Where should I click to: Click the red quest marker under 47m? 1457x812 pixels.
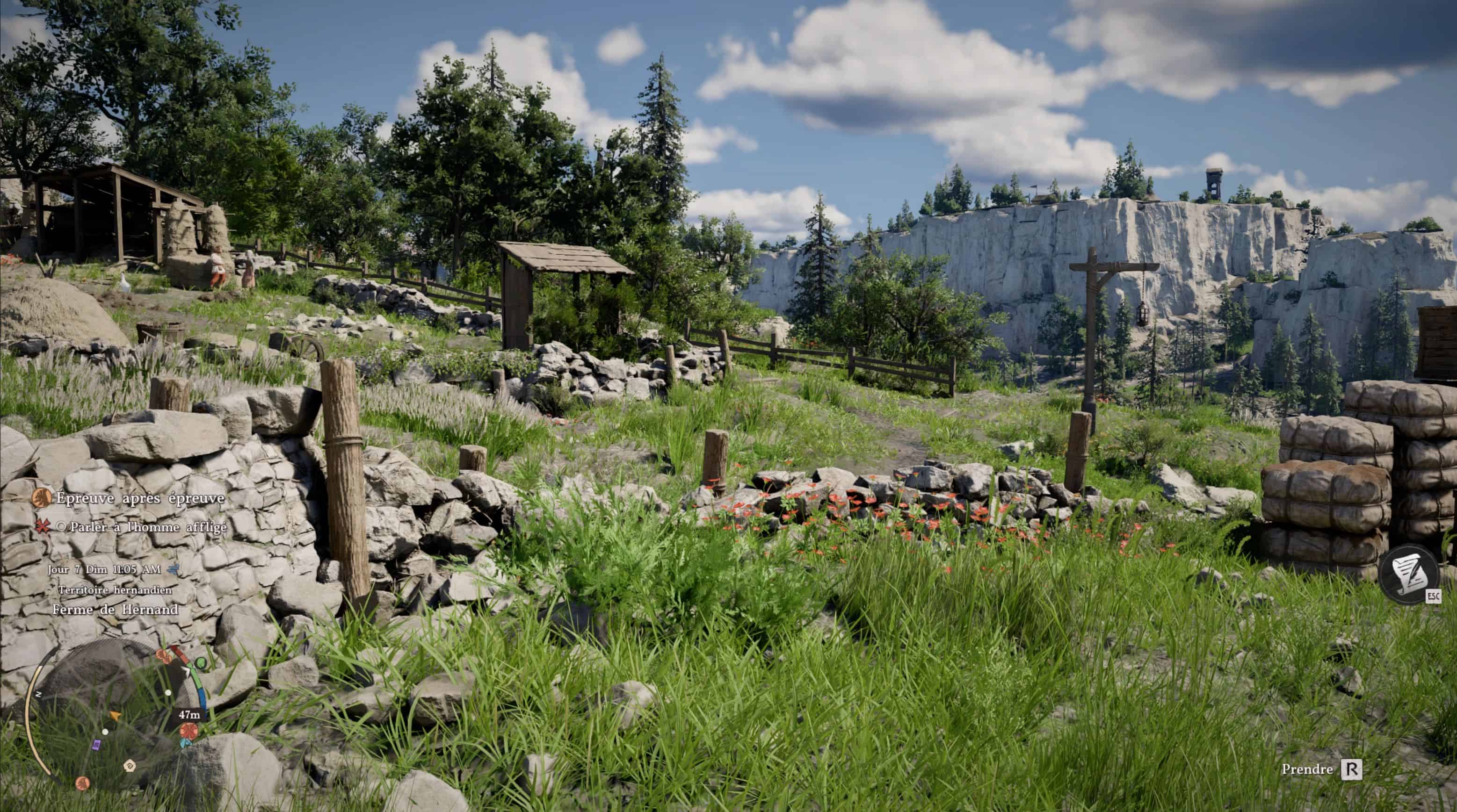[188, 731]
